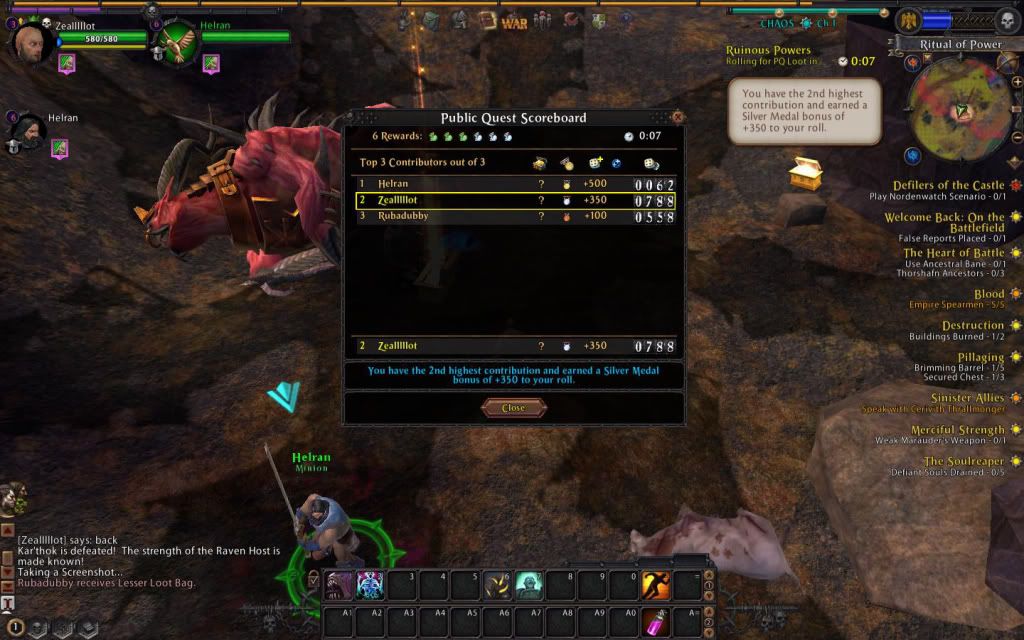Activate the blue-pink spirit ability in slot two
Screen dimensions: 1024x640
(372, 585)
